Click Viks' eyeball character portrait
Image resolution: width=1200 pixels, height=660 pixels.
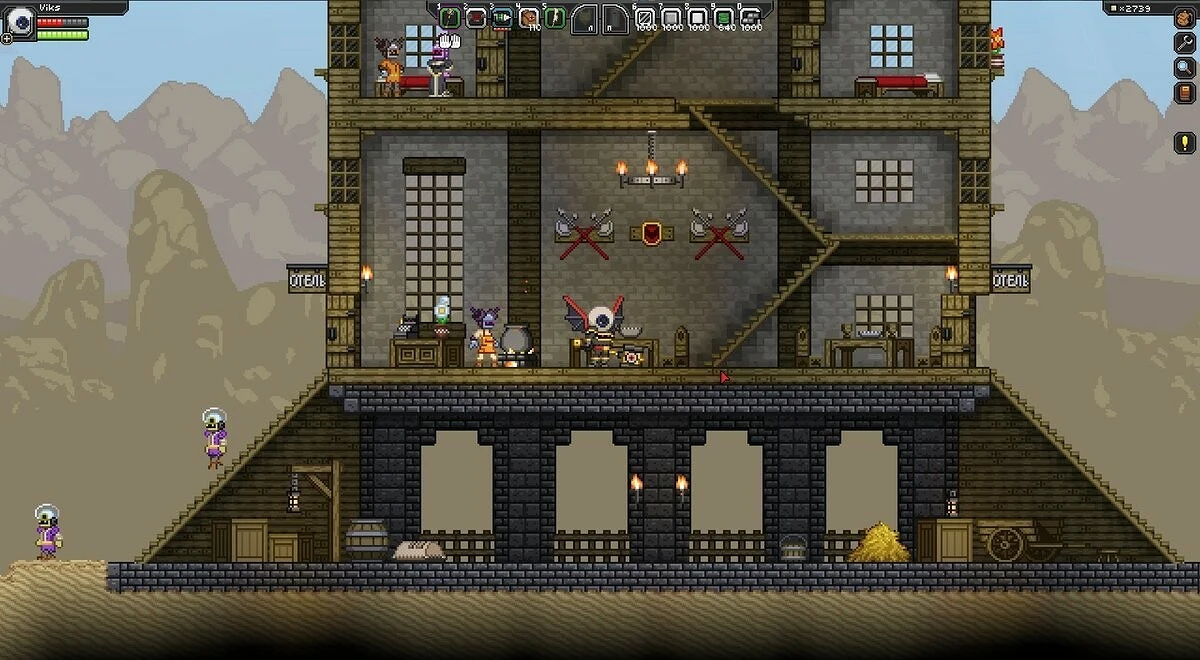20,22
